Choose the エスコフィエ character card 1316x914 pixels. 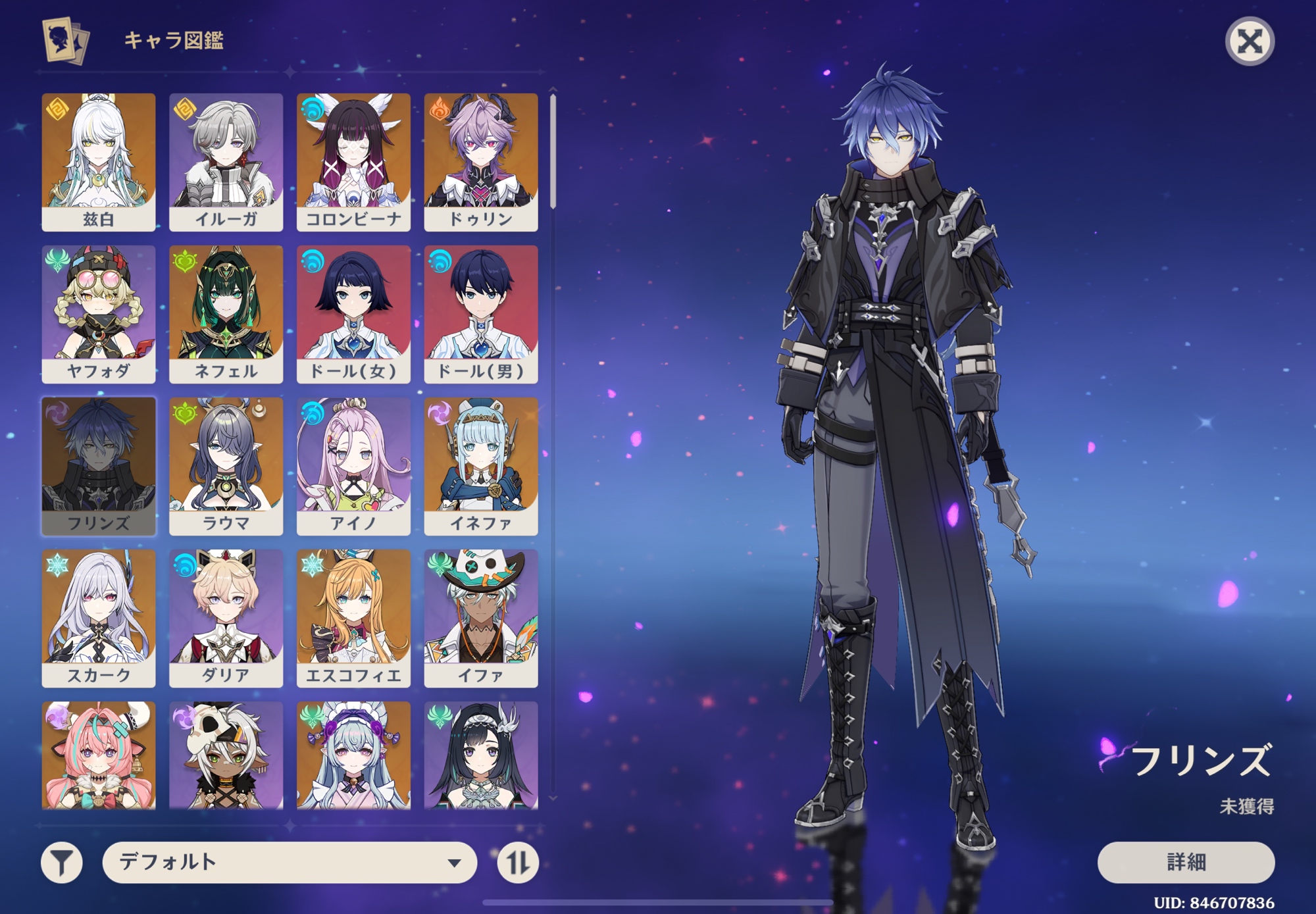pos(353,618)
